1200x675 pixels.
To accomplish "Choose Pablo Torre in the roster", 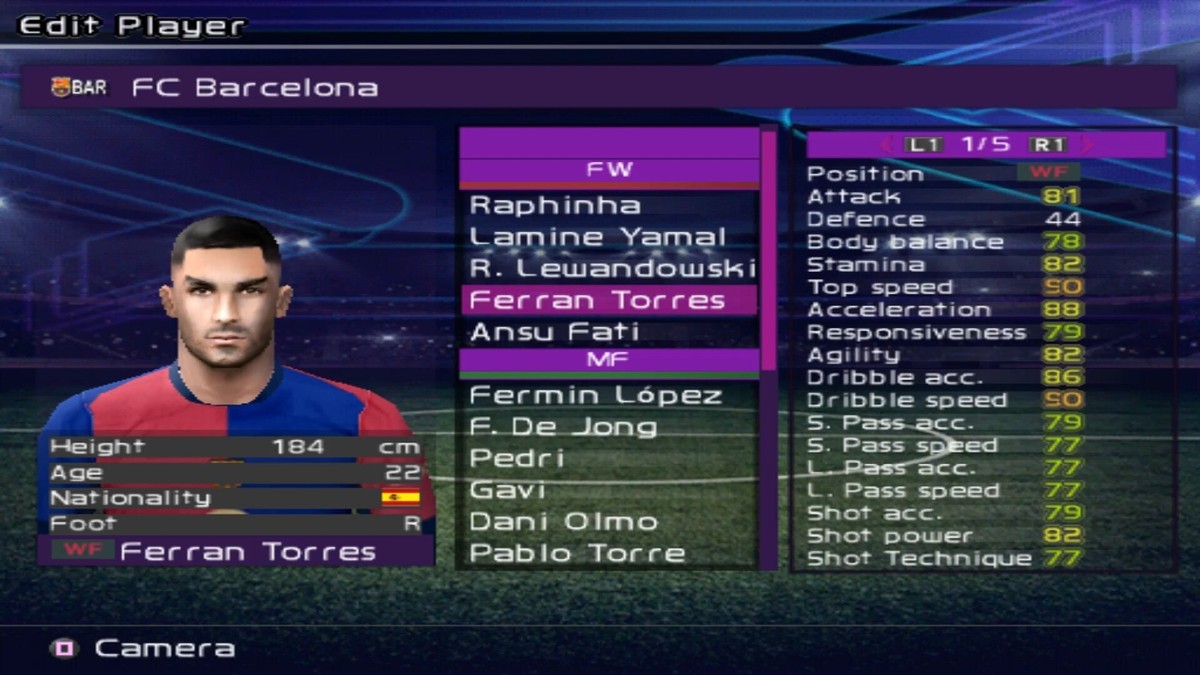I will (x=578, y=553).
